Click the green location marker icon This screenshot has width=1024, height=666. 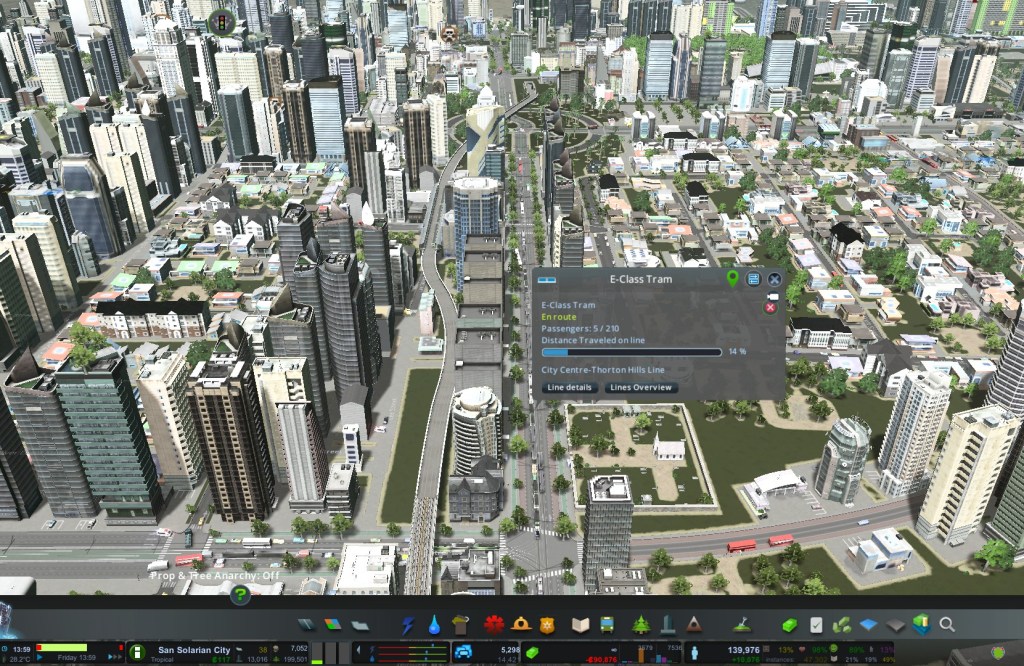[x=733, y=279]
